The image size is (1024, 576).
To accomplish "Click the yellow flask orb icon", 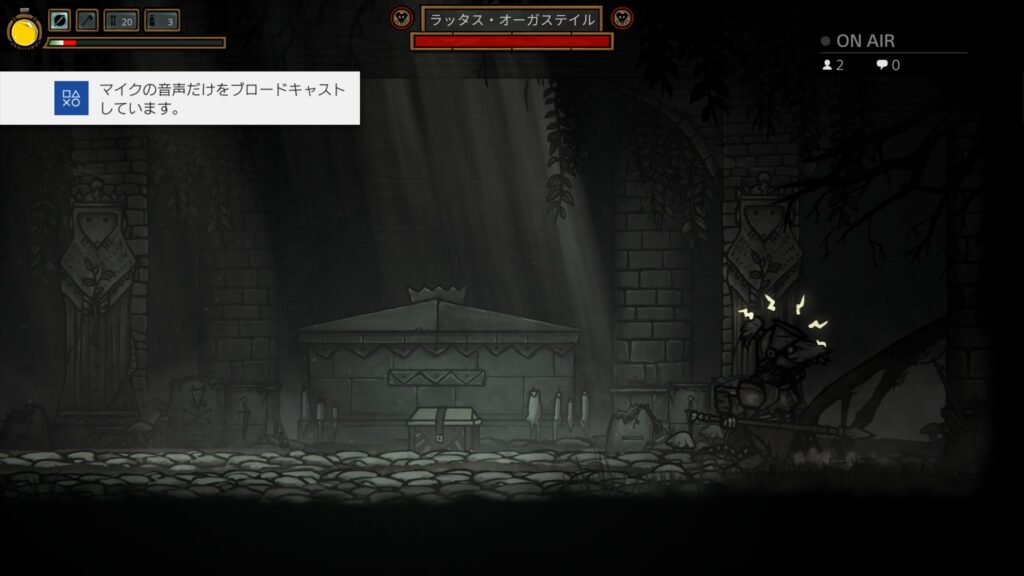I will tap(24, 31).
